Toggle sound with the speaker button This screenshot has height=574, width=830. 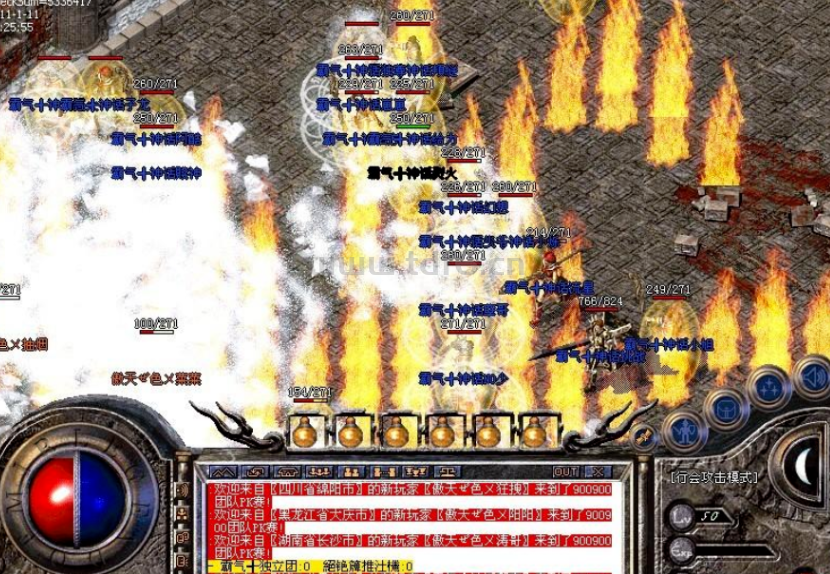pyautogui.click(x=813, y=376)
